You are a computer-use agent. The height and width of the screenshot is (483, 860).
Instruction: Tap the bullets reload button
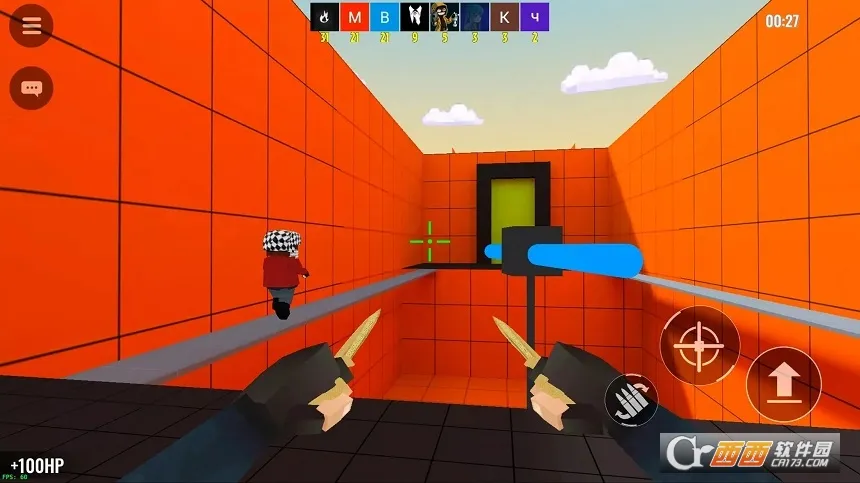tap(631, 400)
